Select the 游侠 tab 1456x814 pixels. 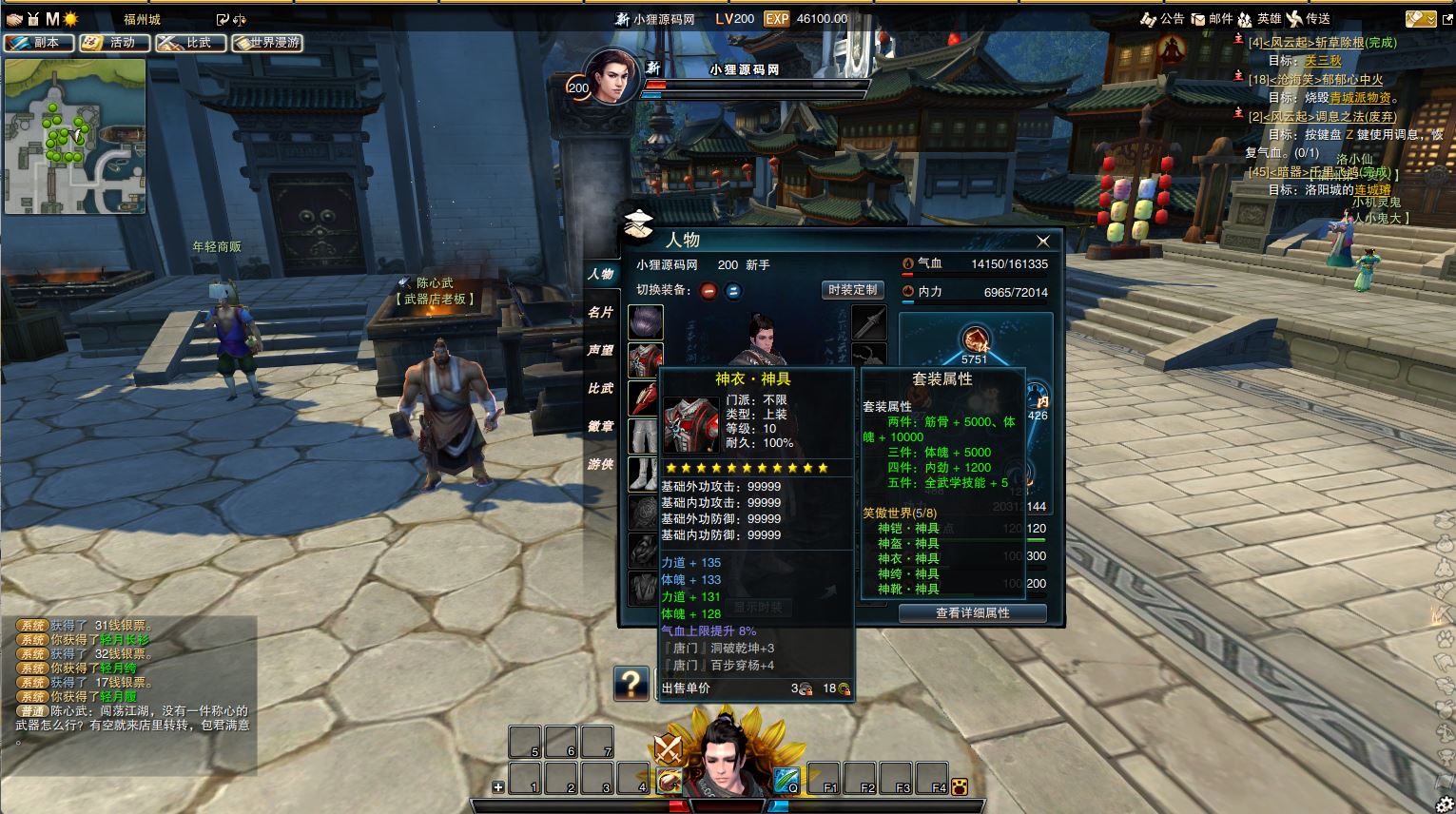point(600,464)
